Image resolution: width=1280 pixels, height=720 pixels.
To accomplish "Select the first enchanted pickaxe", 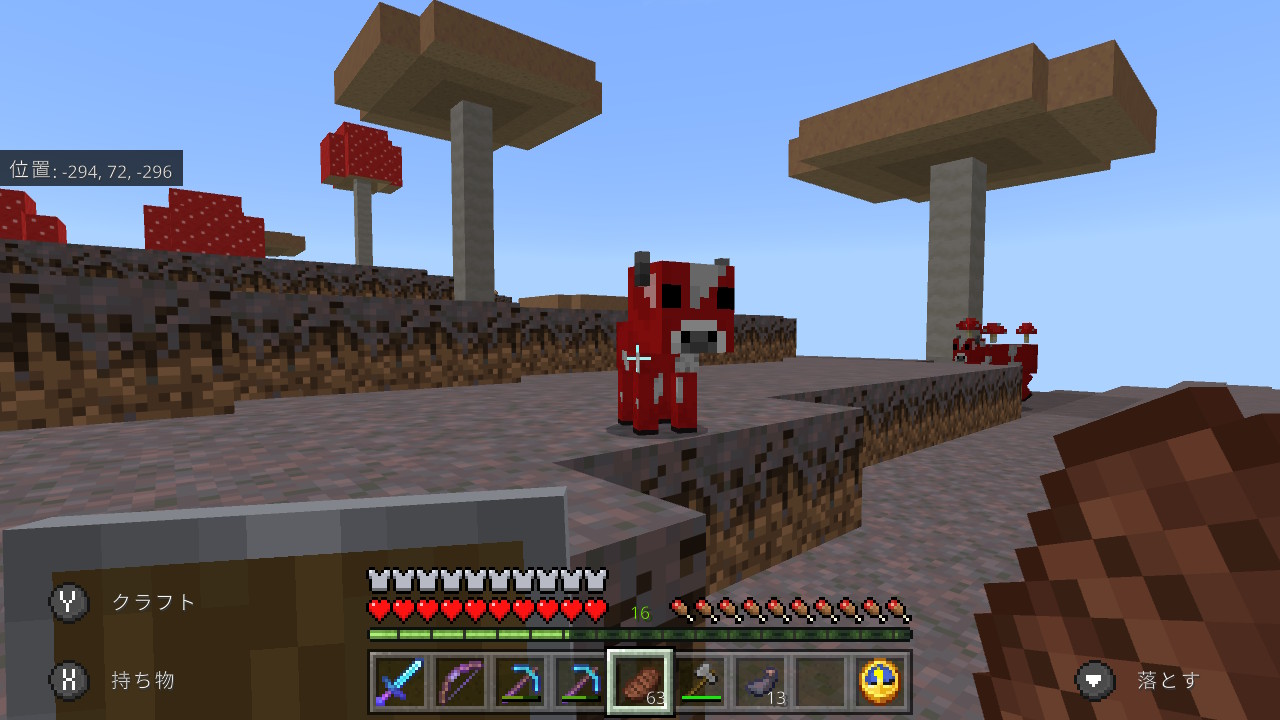I will point(521,679).
